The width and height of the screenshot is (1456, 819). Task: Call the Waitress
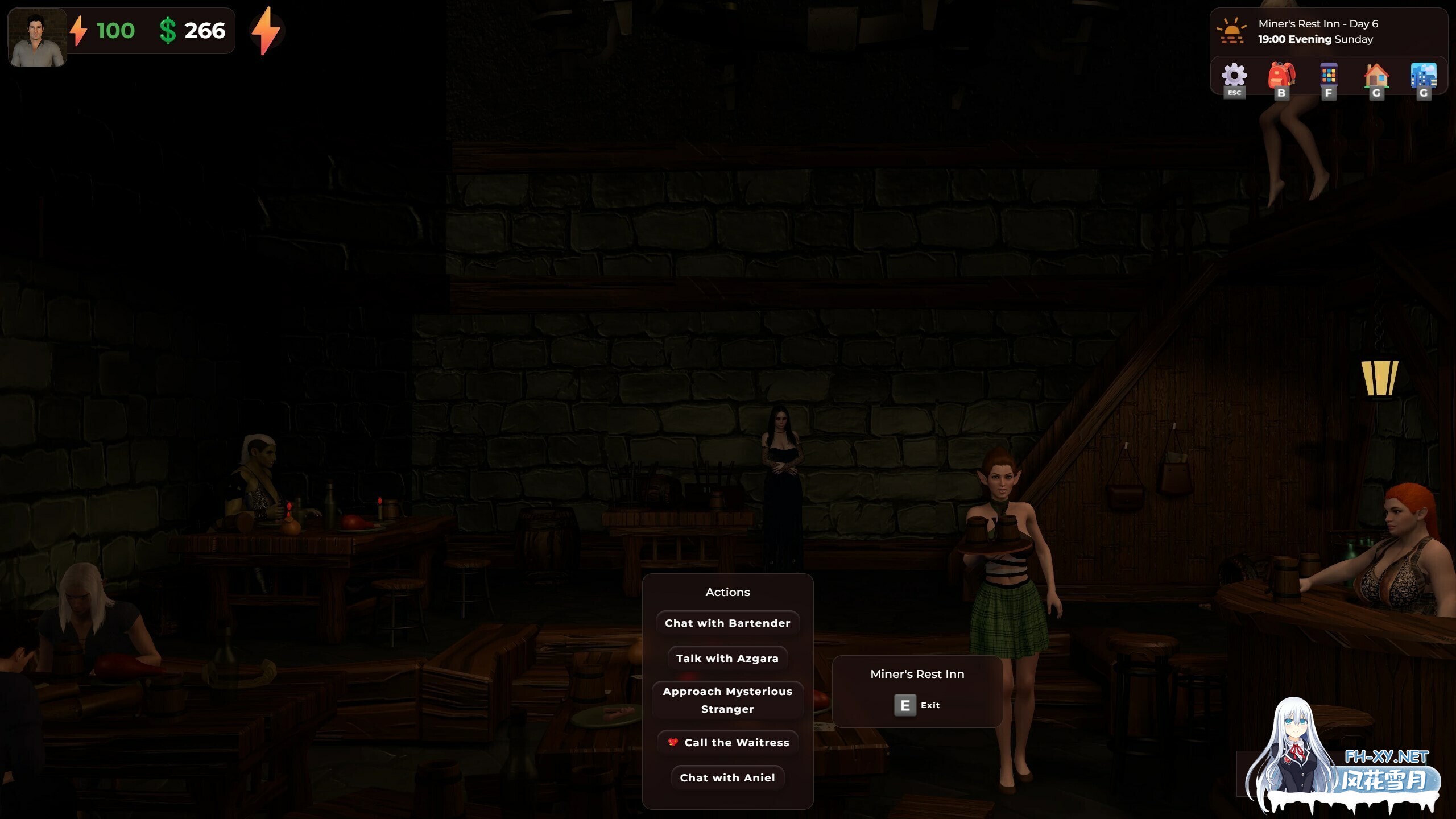[x=727, y=742]
